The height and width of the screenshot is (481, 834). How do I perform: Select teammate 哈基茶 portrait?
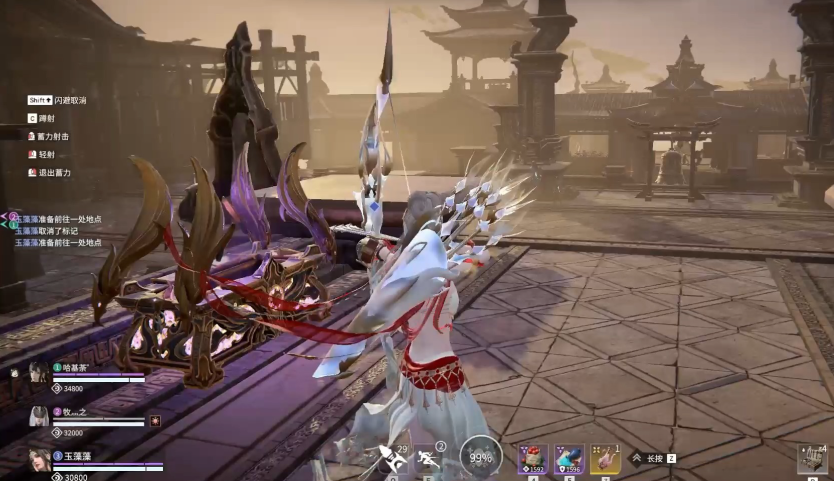[x=39, y=373]
